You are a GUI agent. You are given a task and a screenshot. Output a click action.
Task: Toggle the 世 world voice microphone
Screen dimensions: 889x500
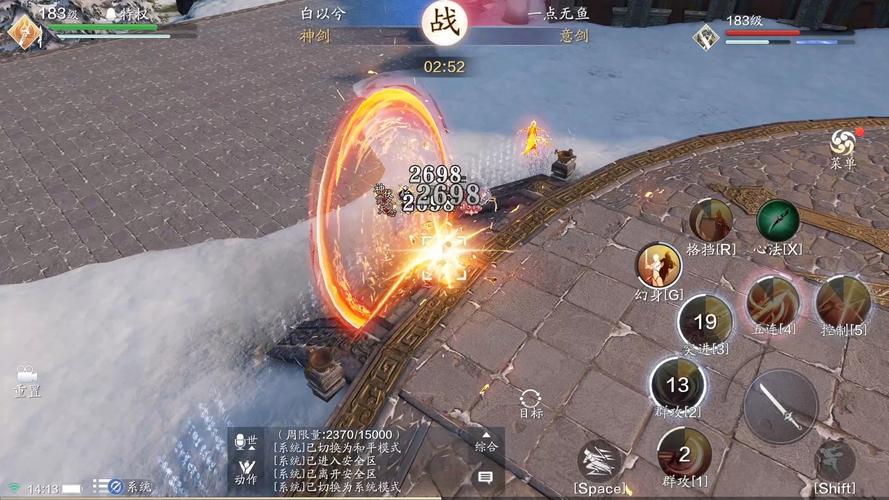click(245, 441)
